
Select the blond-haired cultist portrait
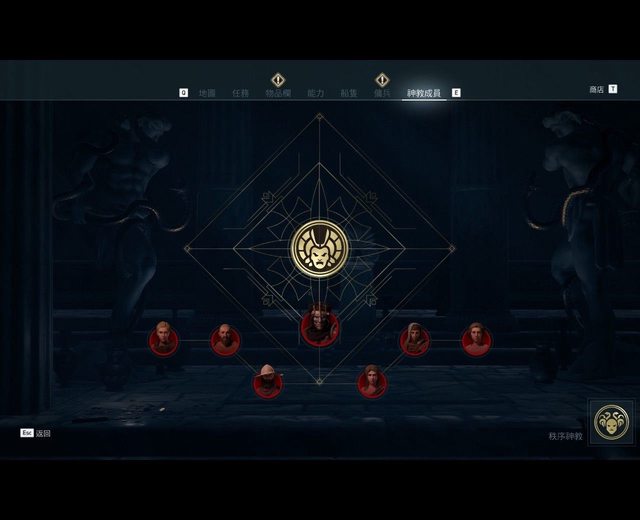[163, 340]
